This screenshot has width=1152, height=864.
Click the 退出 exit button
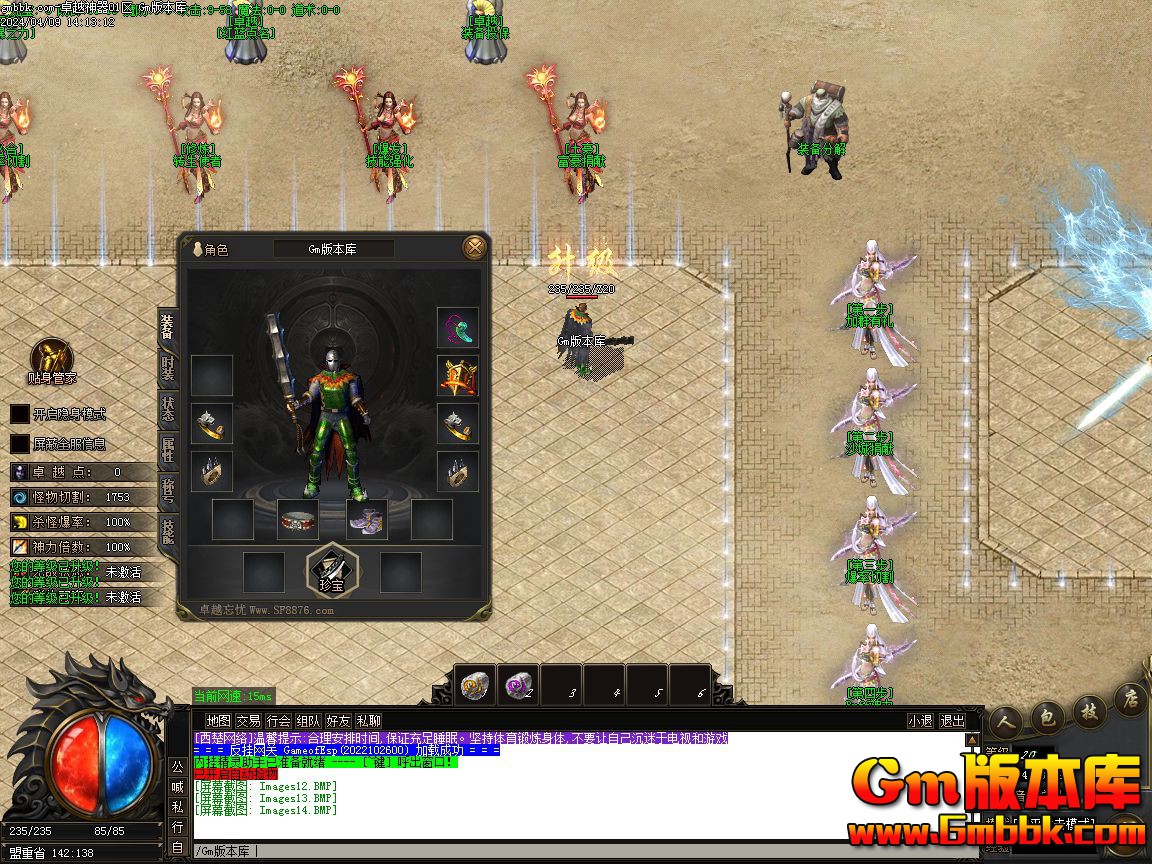pyautogui.click(x=952, y=720)
